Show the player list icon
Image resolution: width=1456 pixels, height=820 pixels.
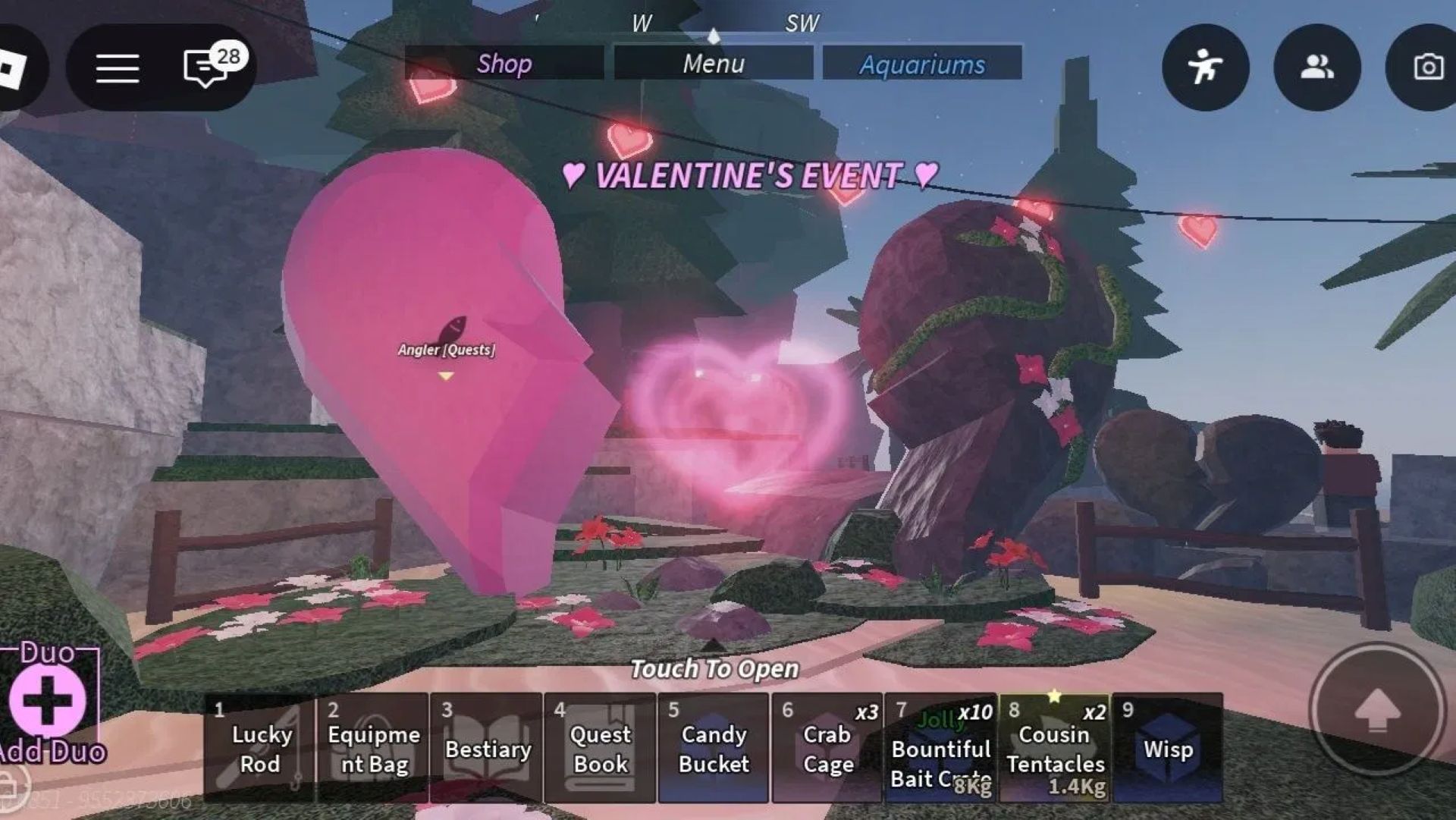coord(1316,68)
